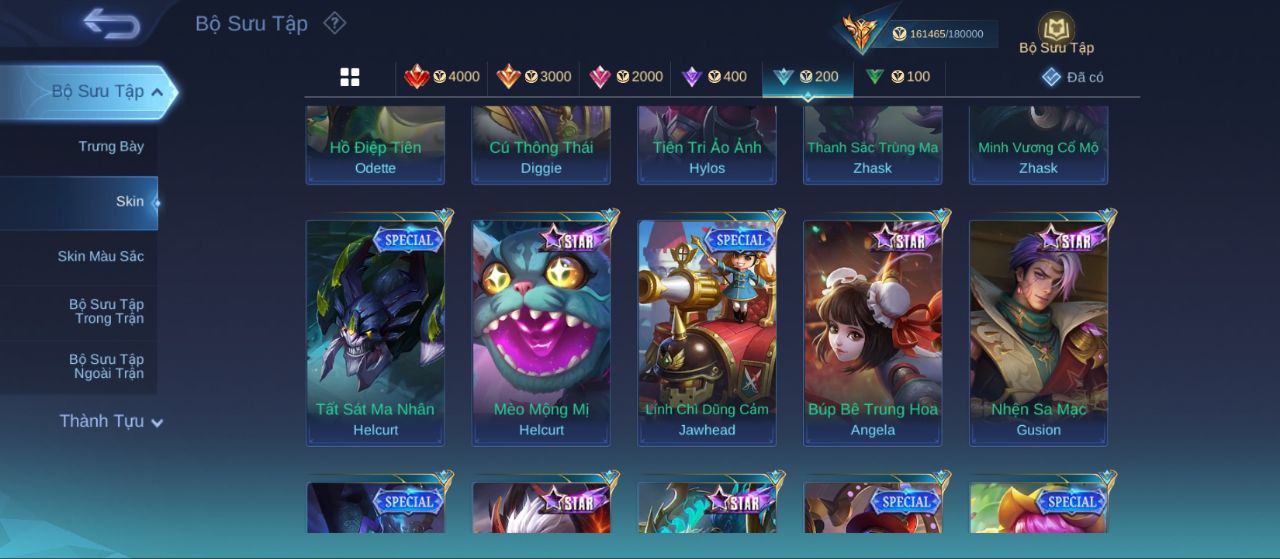Select the Tất Sát Ma Nhãn Helcurt skin
Viewport: 1280px width, 559px height.
point(375,332)
